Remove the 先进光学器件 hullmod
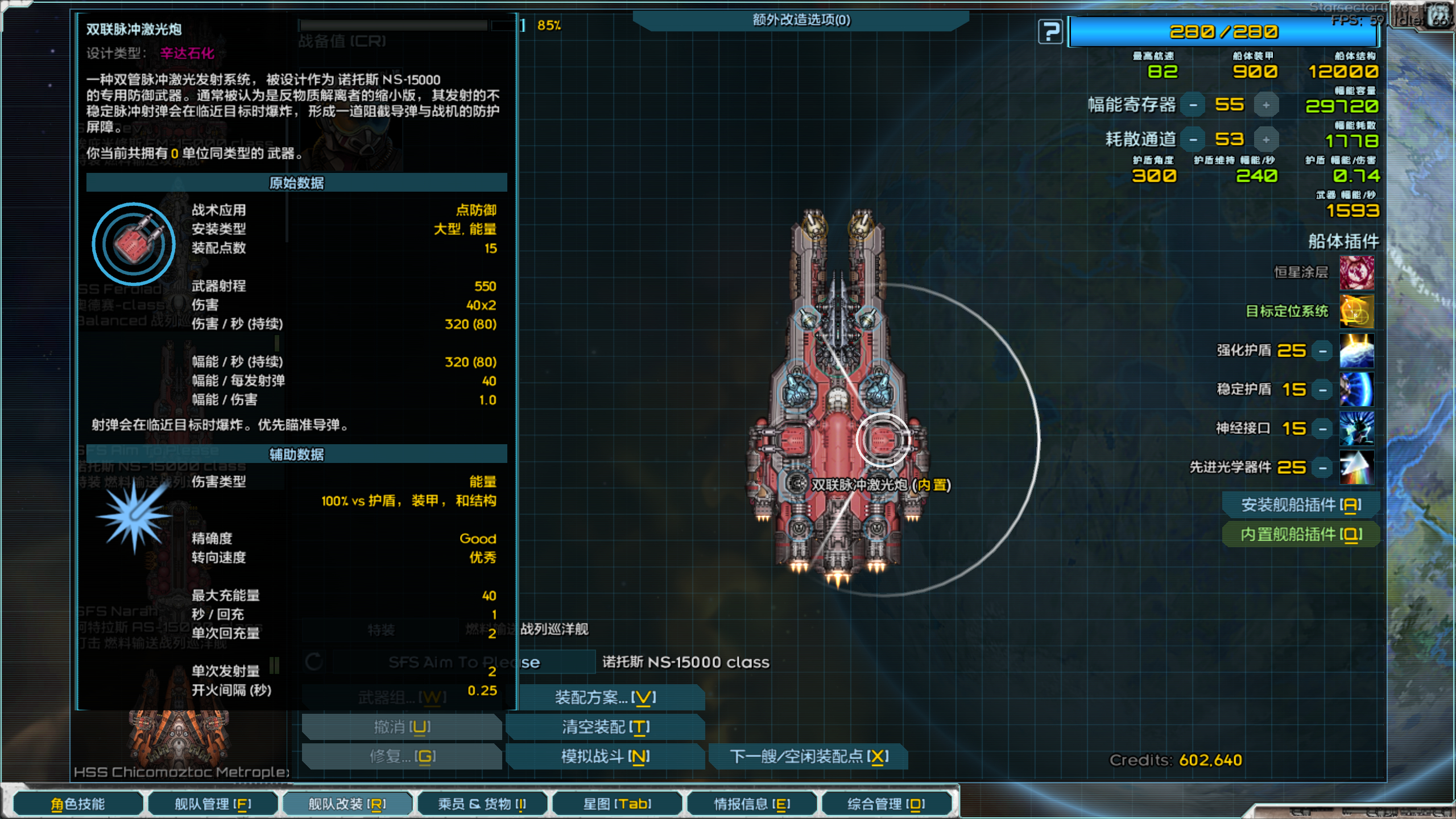This screenshot has width=1456, height=819. pos(1323,468)
